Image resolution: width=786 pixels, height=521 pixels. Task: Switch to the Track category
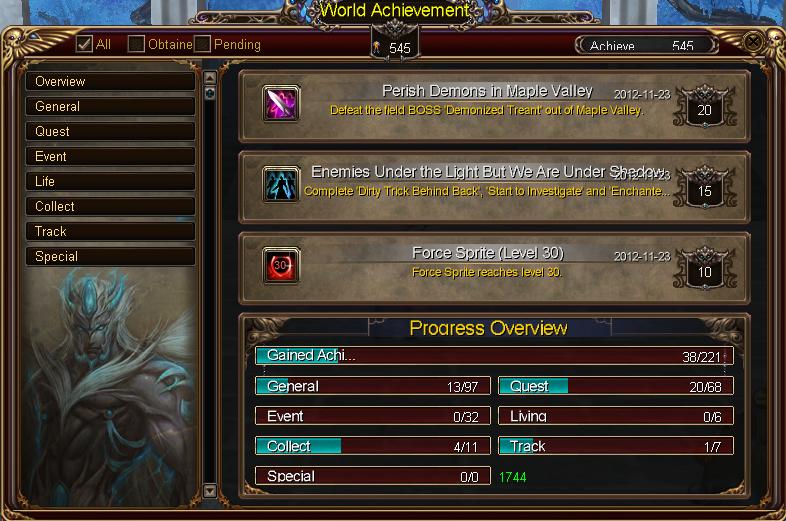(x=110, y=231)
